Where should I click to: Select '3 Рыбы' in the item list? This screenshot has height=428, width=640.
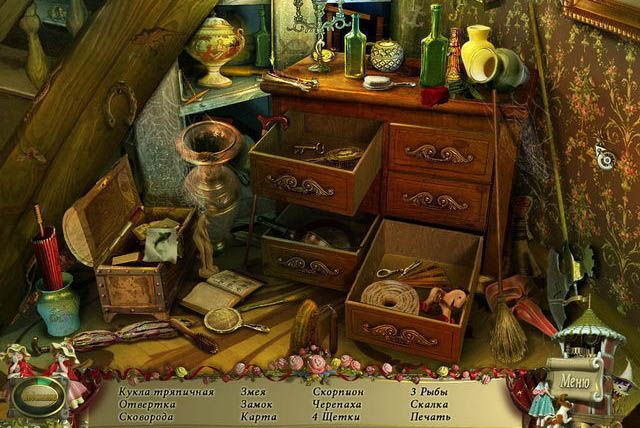[428, 392]
